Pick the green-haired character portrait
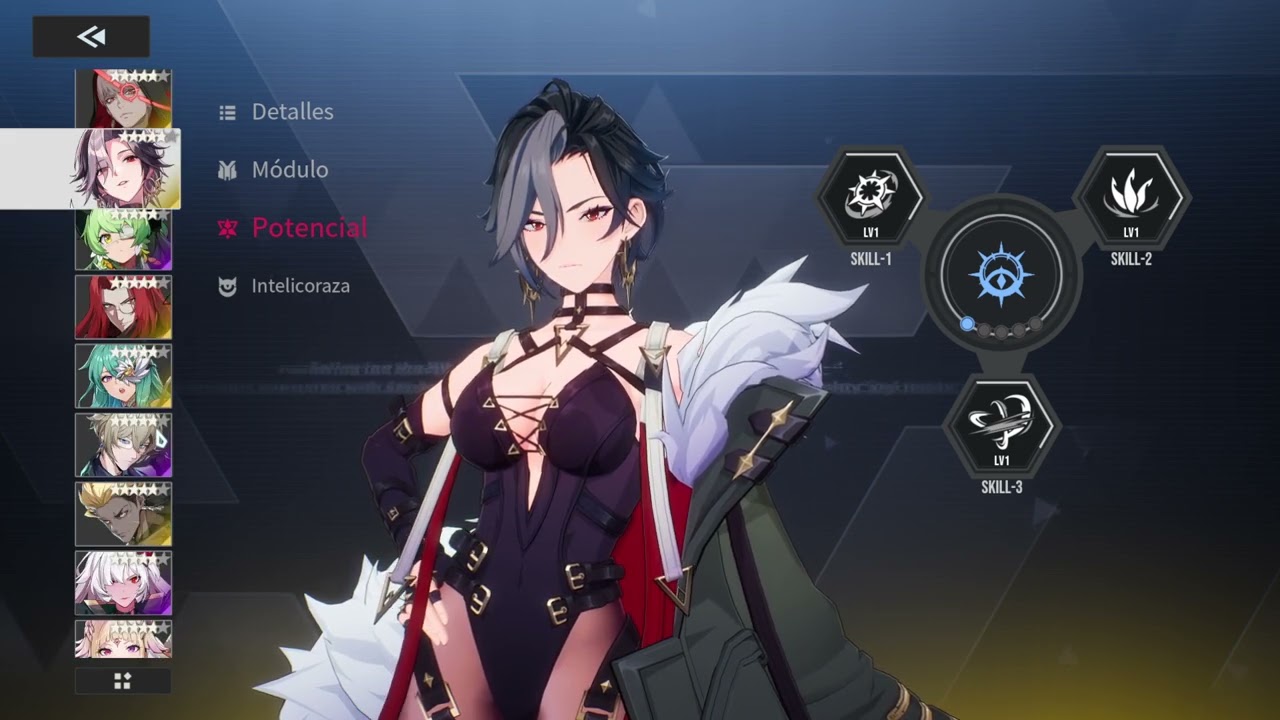The width and height of the screenshot is (1280, 720). pyautogui.click(x=123, y=240)
